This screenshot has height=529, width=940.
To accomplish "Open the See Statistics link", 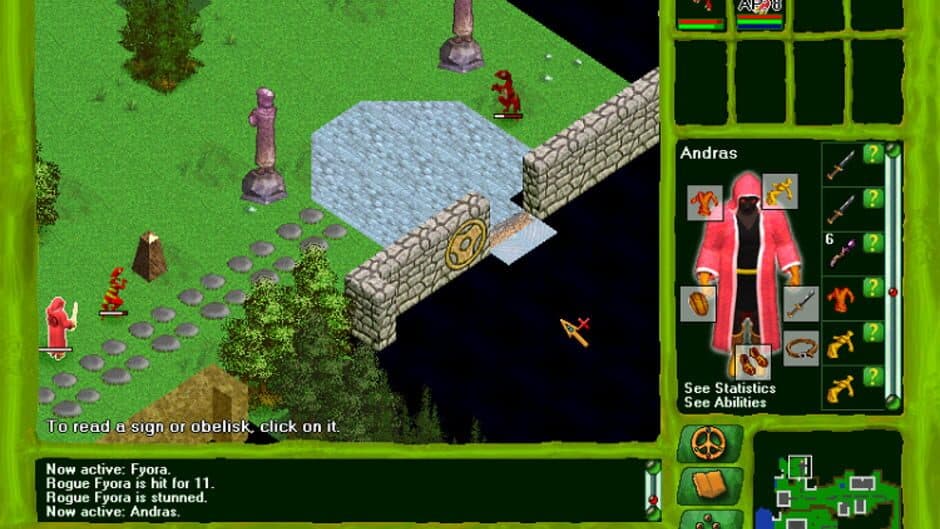I will click(x=729, y=388).
